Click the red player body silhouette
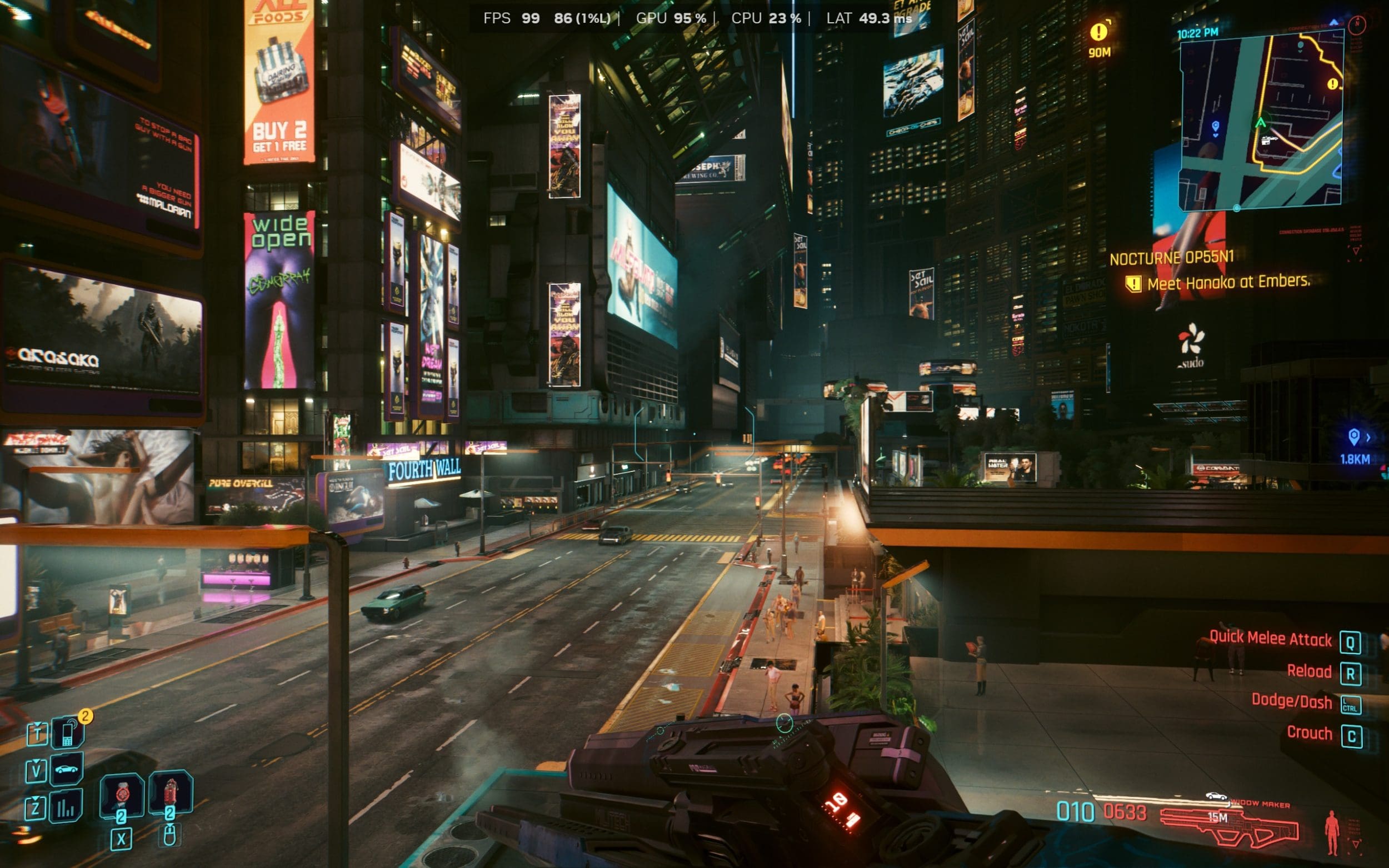 tap(1332, 832)
